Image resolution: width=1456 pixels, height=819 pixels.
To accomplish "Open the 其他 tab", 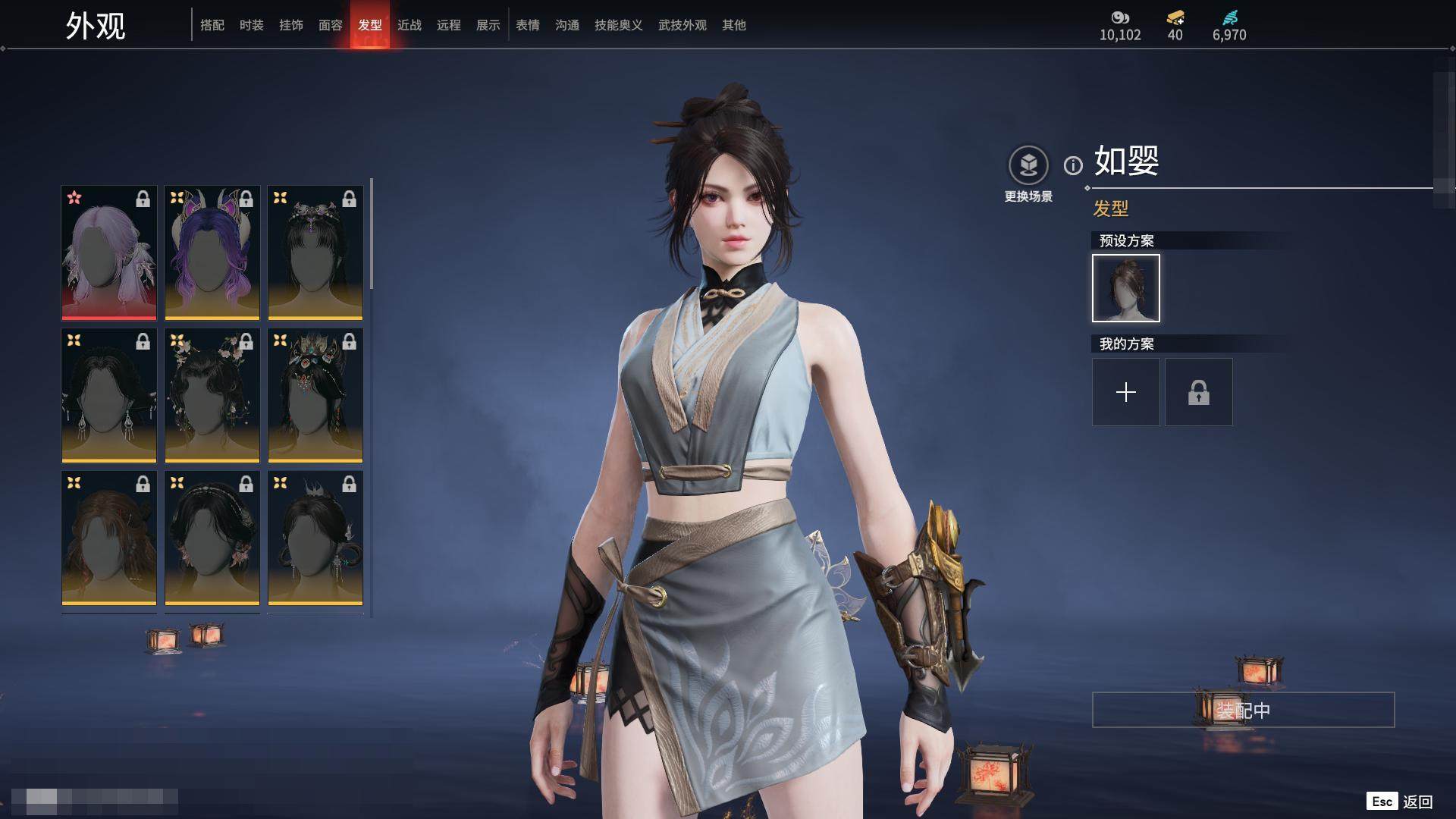I will click(x=734, y=25).
